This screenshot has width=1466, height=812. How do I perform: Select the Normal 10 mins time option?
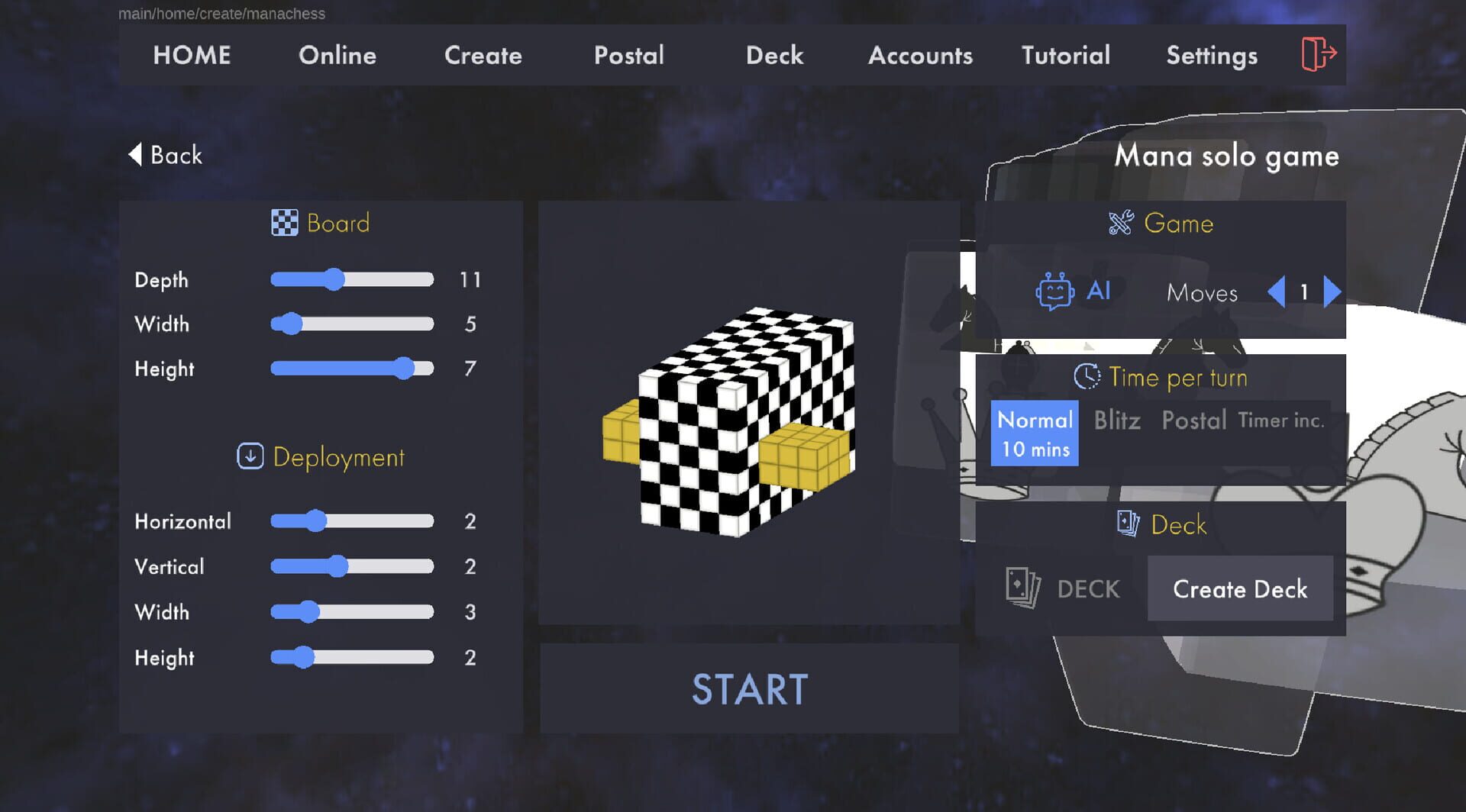pos(1035,432)
